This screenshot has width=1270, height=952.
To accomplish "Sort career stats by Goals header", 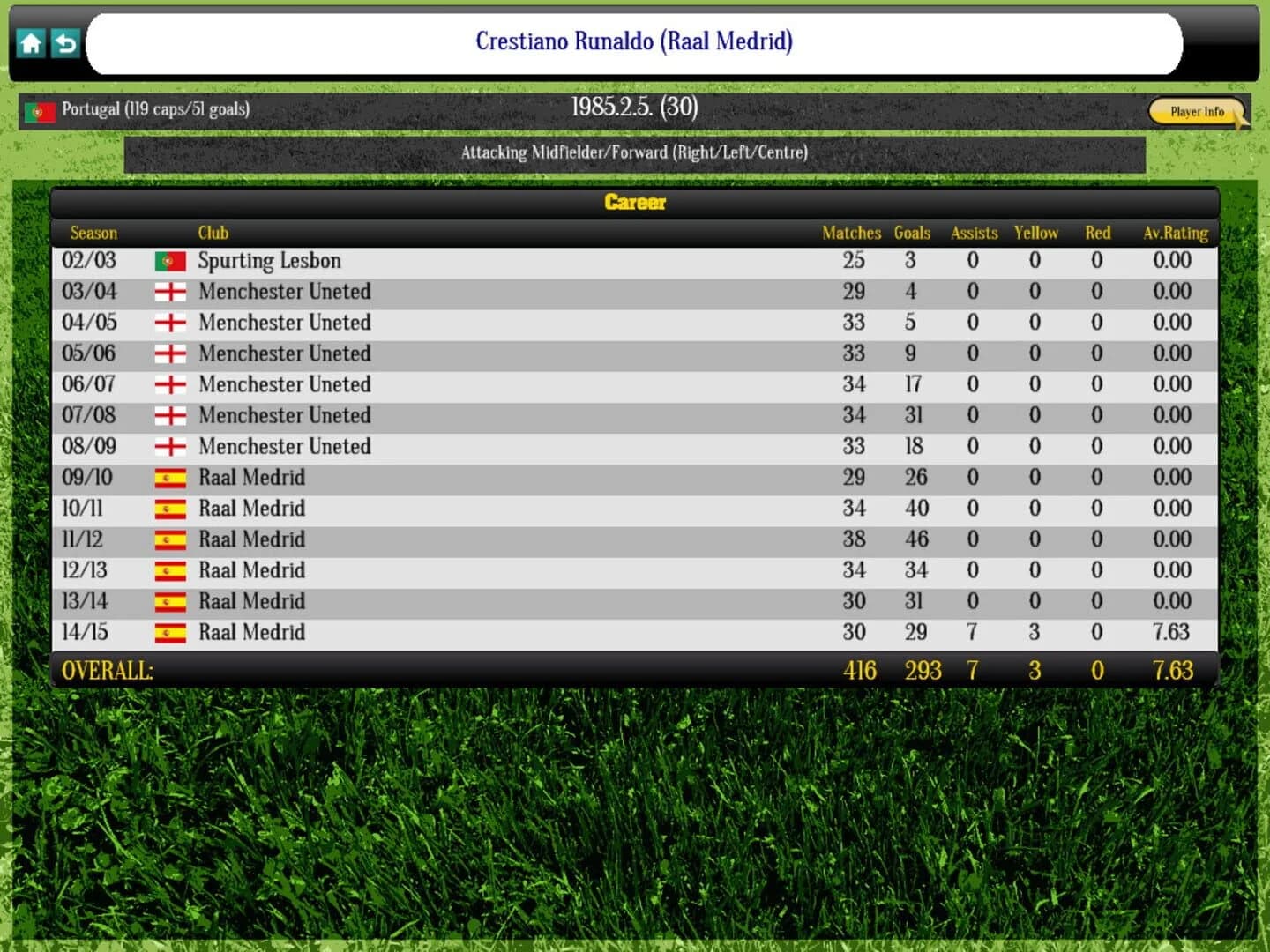I will (912, 233).
